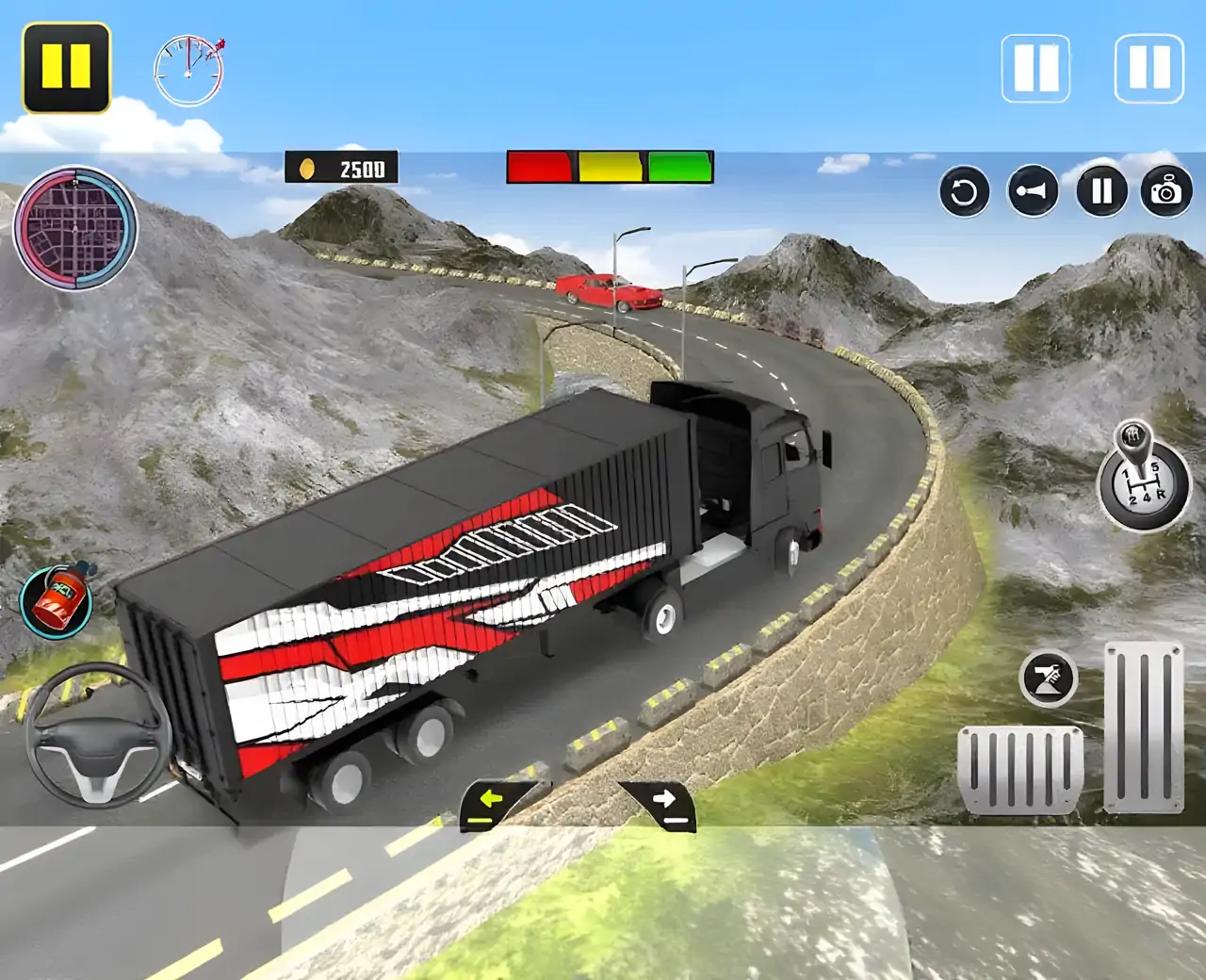
Task: Click the steering wheel control
Action: click(96, 735)
